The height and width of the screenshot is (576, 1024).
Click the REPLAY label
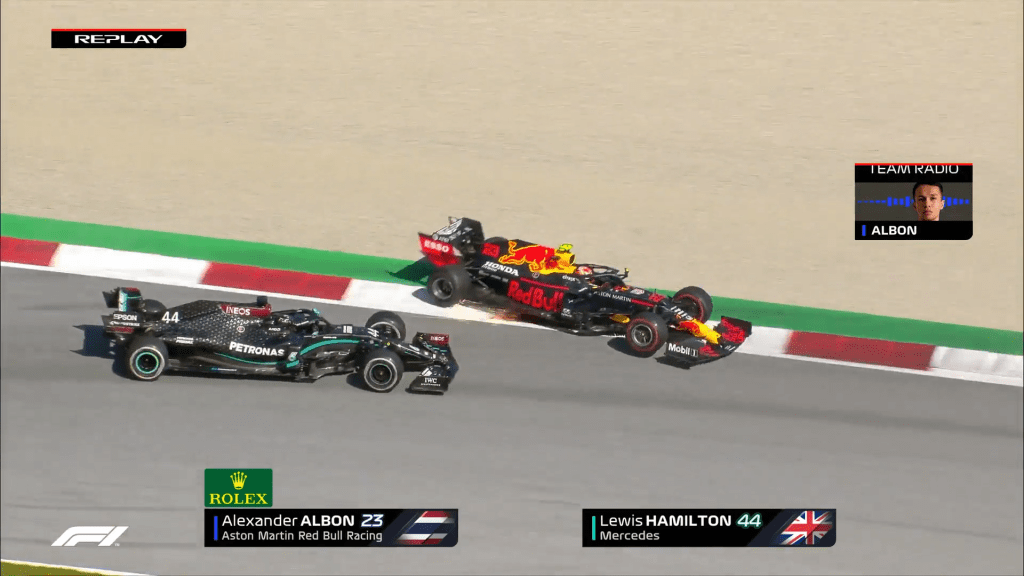coord(118,39)
